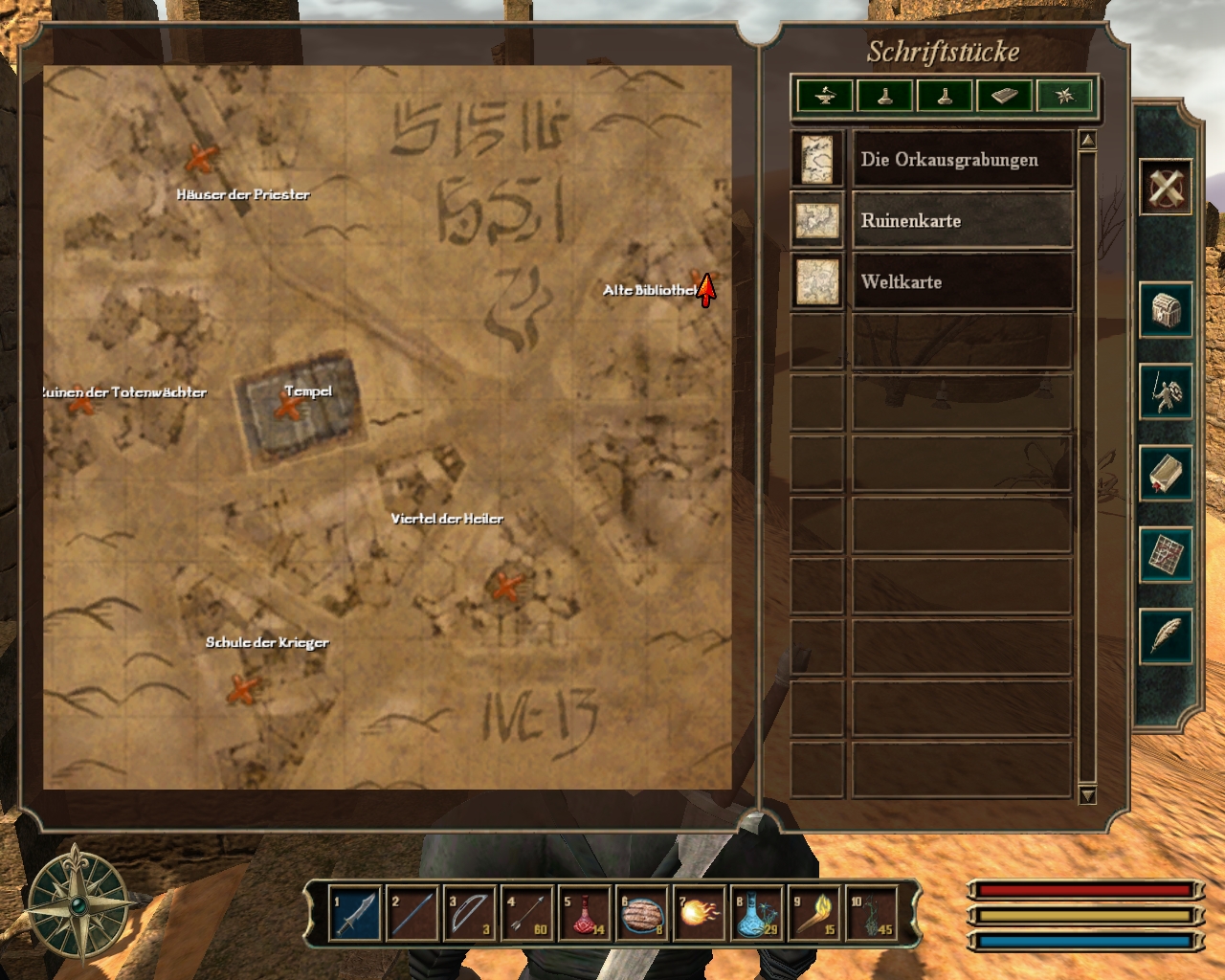Image resolution: width=1225 pixels, height=980 pixels.
Task: Open the inventory chest icon
Action: tap(1166, 310)
